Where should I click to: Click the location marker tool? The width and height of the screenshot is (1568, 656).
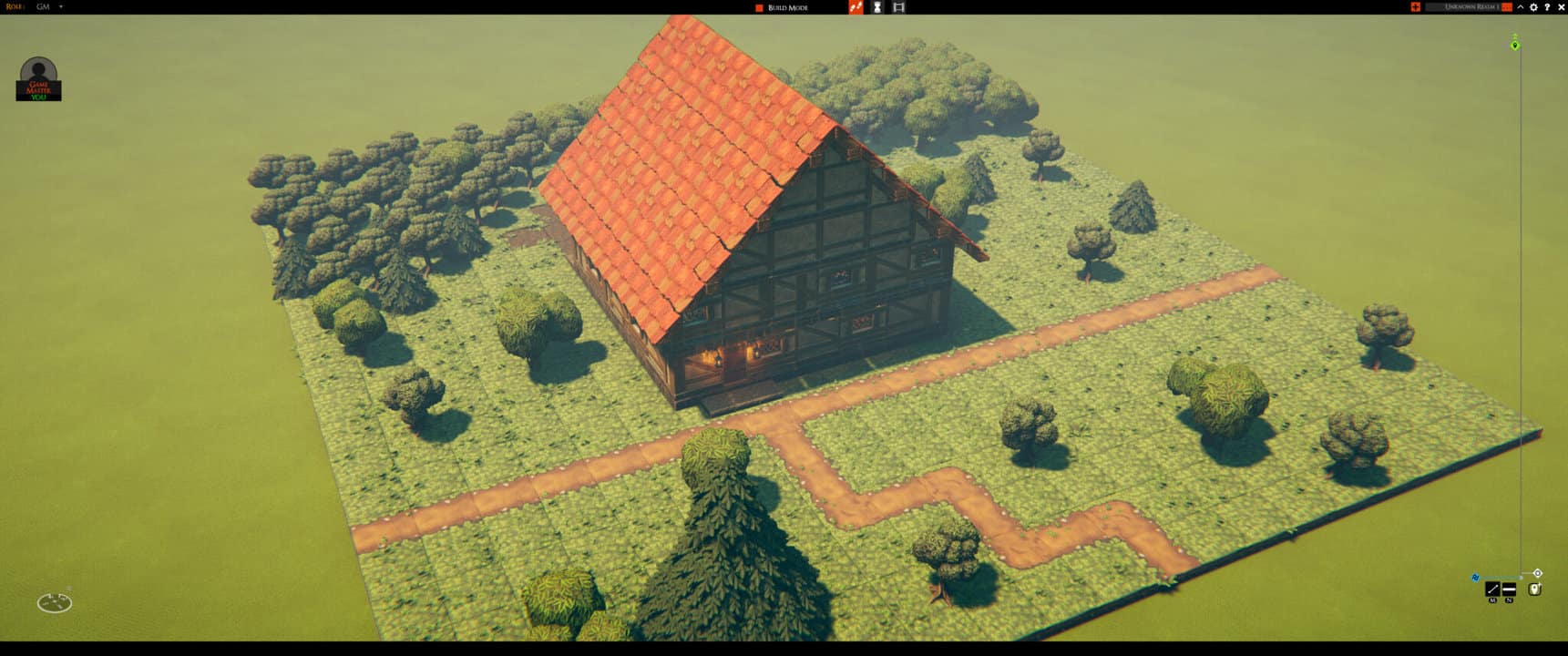click(1534, 589)
